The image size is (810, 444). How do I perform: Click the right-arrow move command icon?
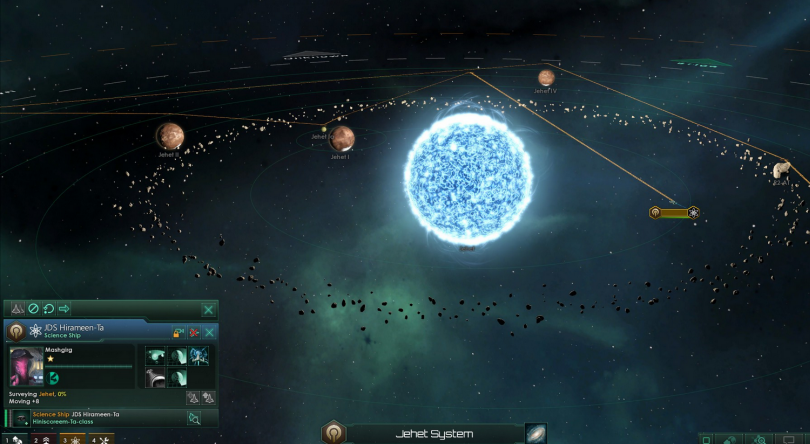pos(64,310)
